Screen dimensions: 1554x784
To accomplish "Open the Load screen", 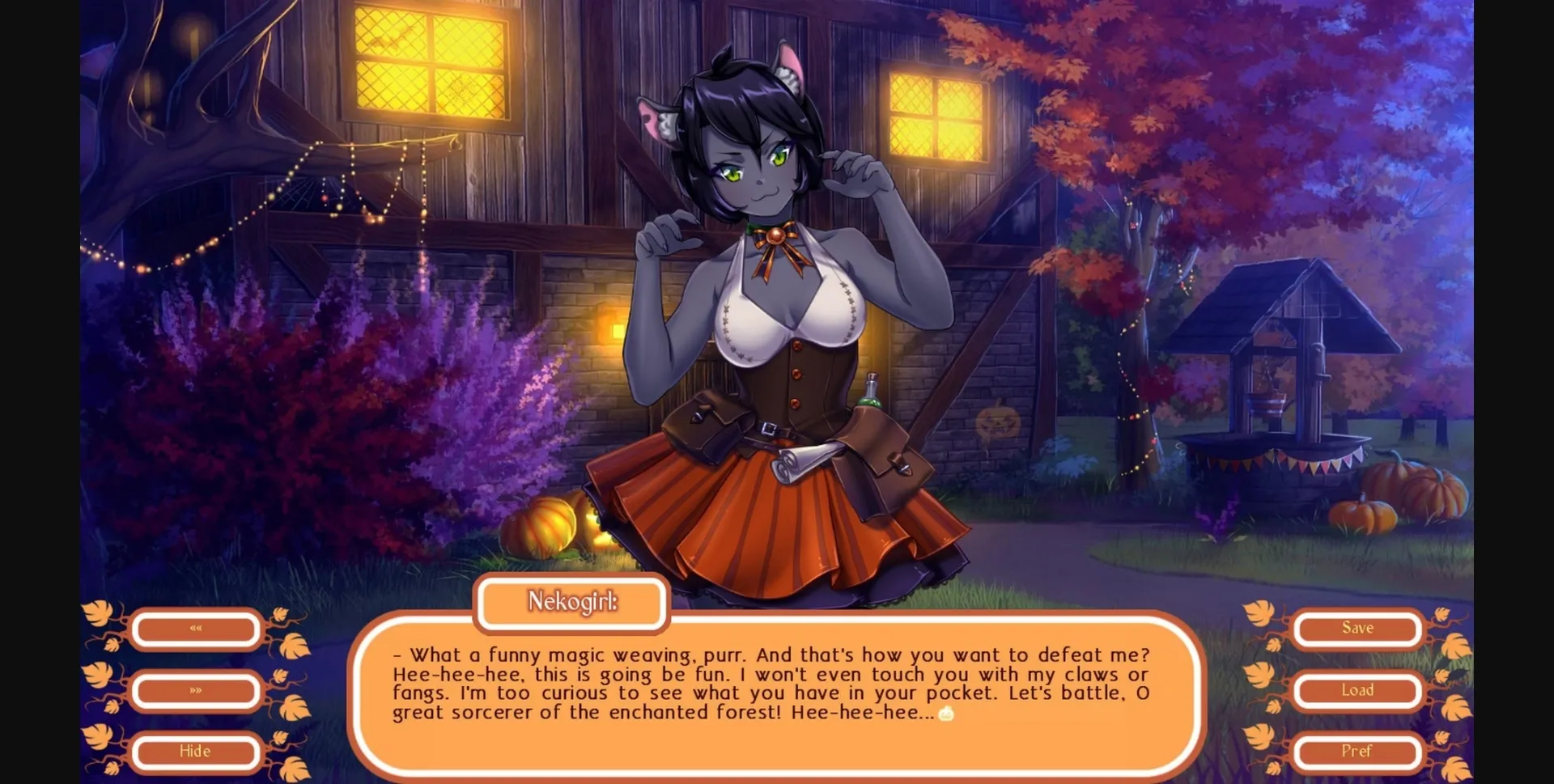I will [1357, 690].
